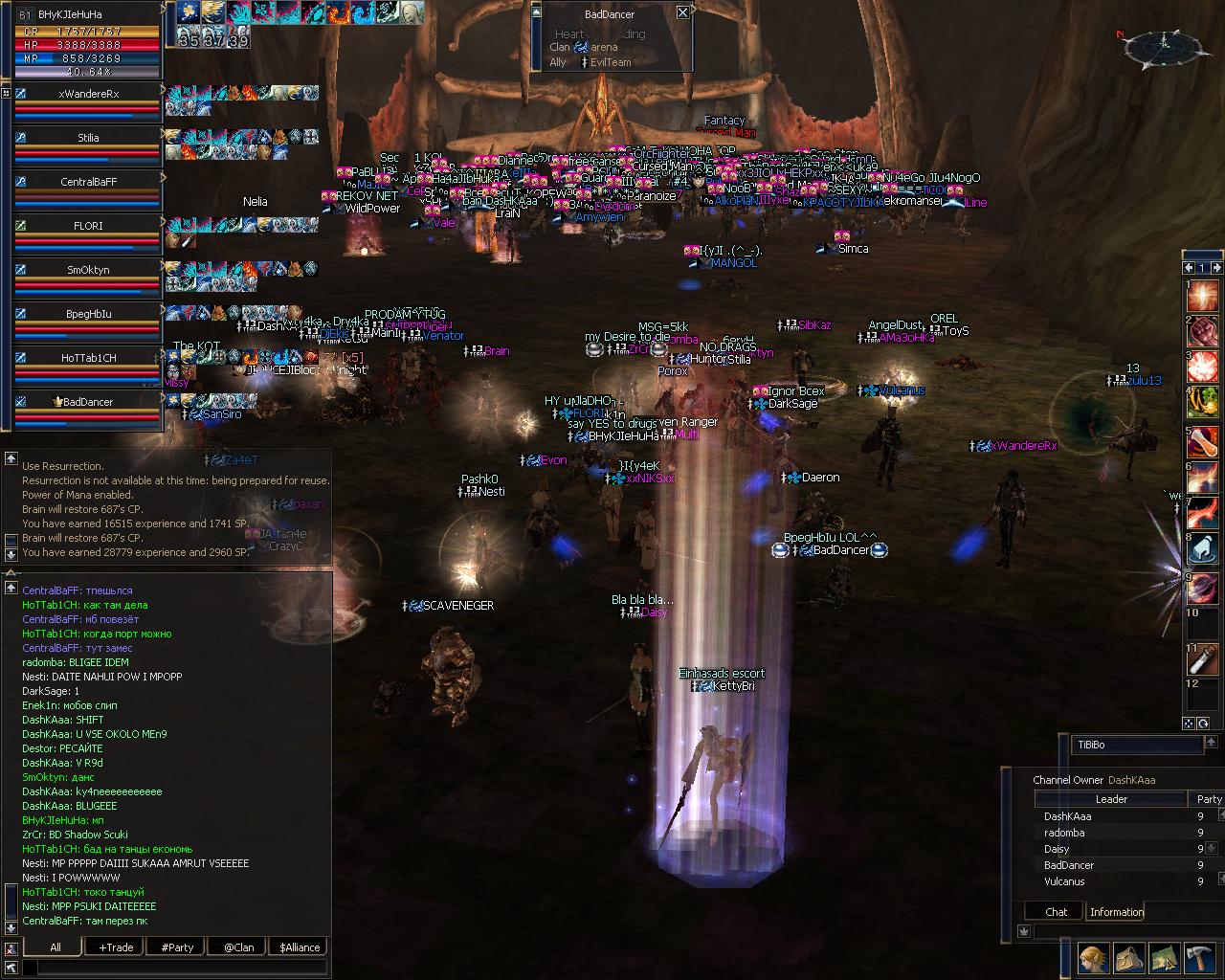This screenshot has width=1225, height=980.
Task: Select party member CentralBaFF
Action: (x=88, y=182)
